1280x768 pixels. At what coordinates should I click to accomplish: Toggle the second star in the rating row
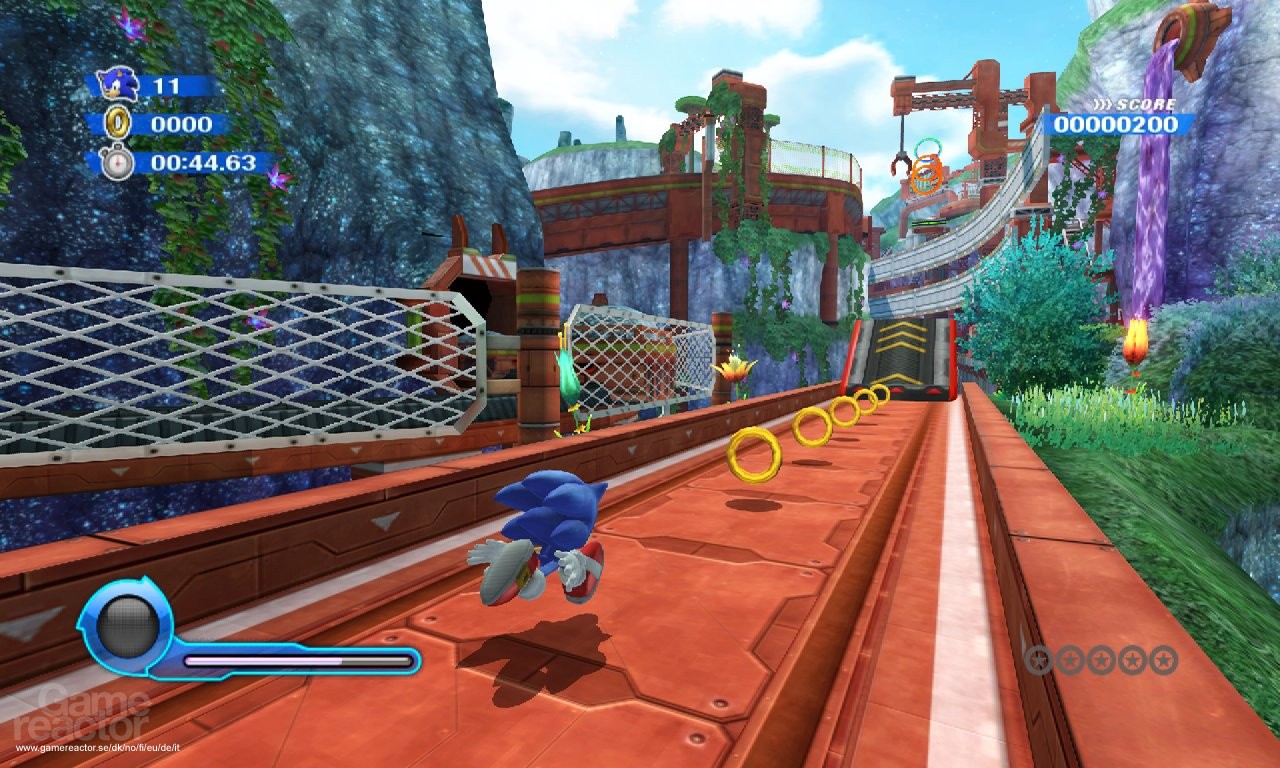click(x=1070, y=660)
